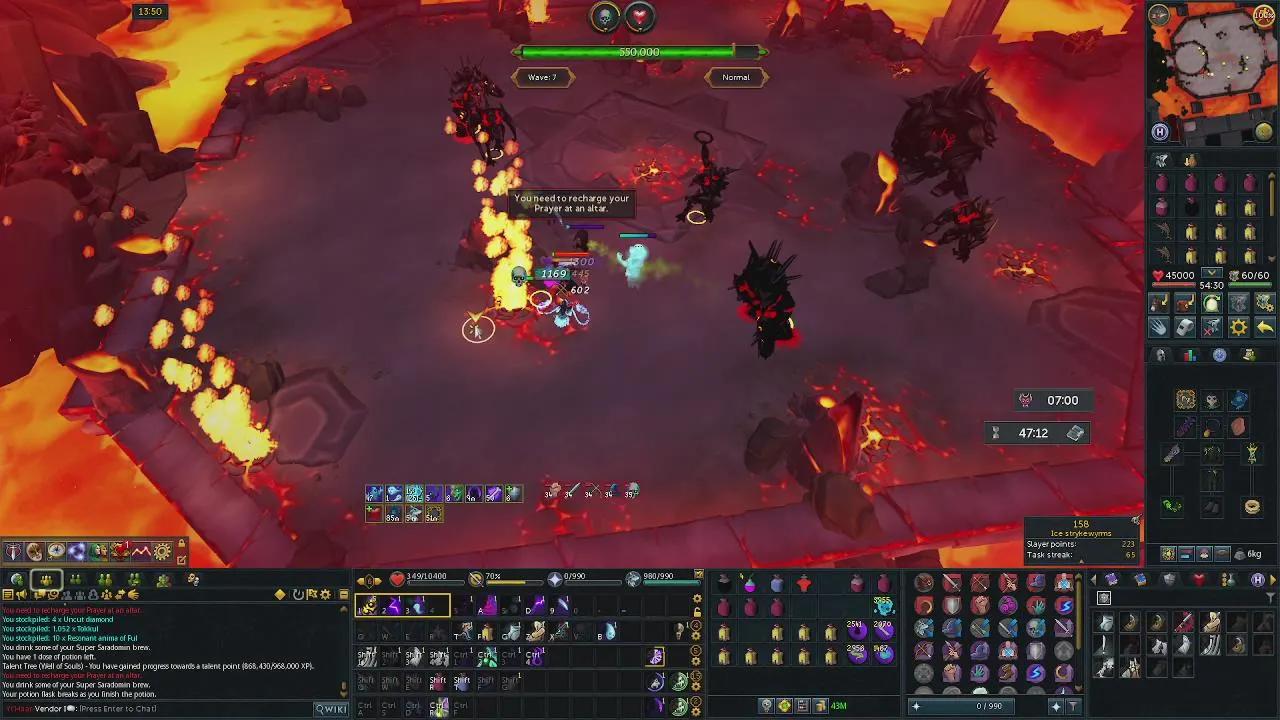1280x720 pixels.
Task: Open the Powers interface from the ribbon
Action: 75,551
